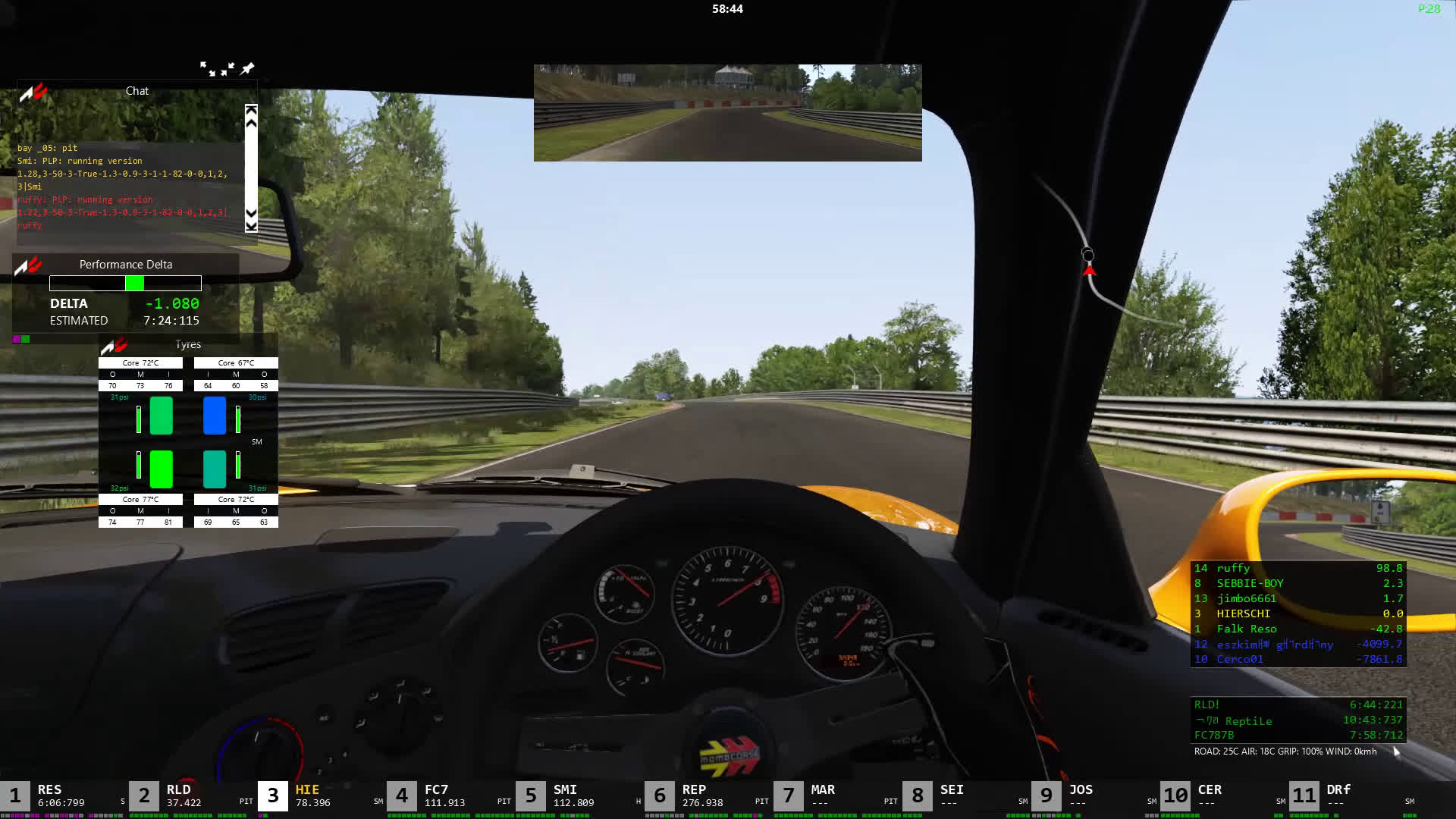Select the Performance Delta app title
The image size is (1456, 819).
point(126,265)
